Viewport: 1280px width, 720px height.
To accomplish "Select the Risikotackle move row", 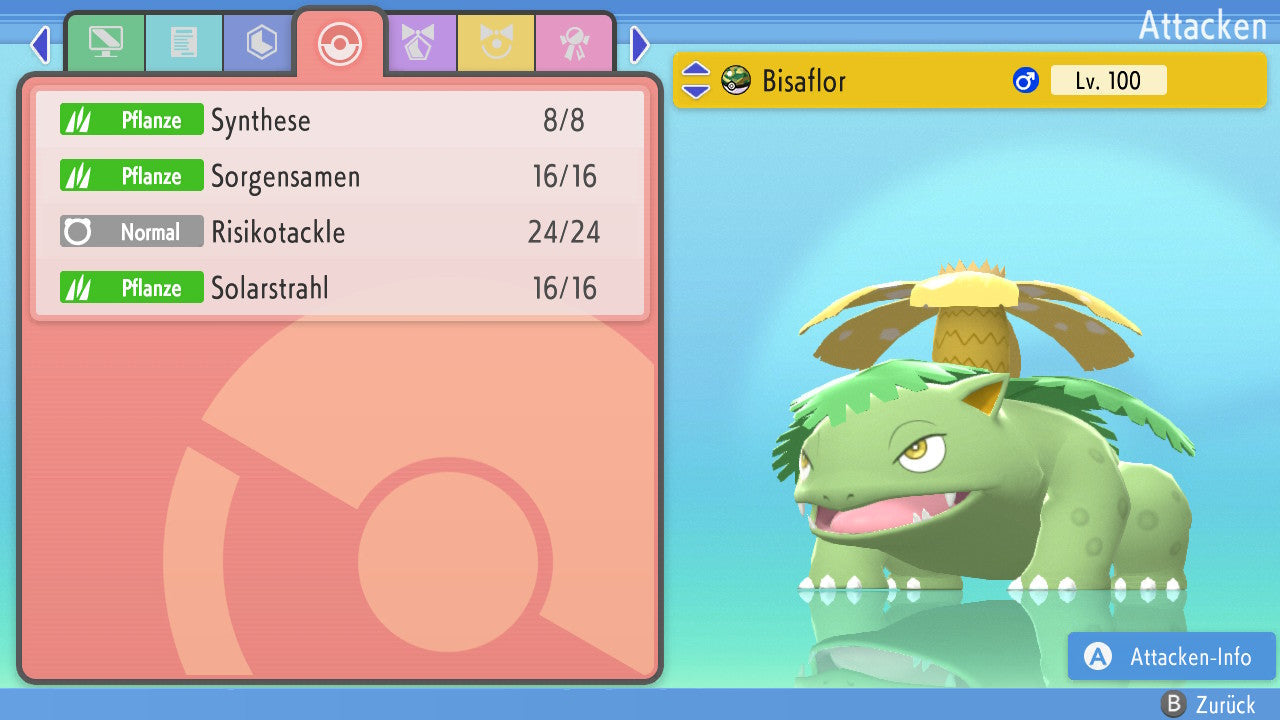I will (340, 233).
